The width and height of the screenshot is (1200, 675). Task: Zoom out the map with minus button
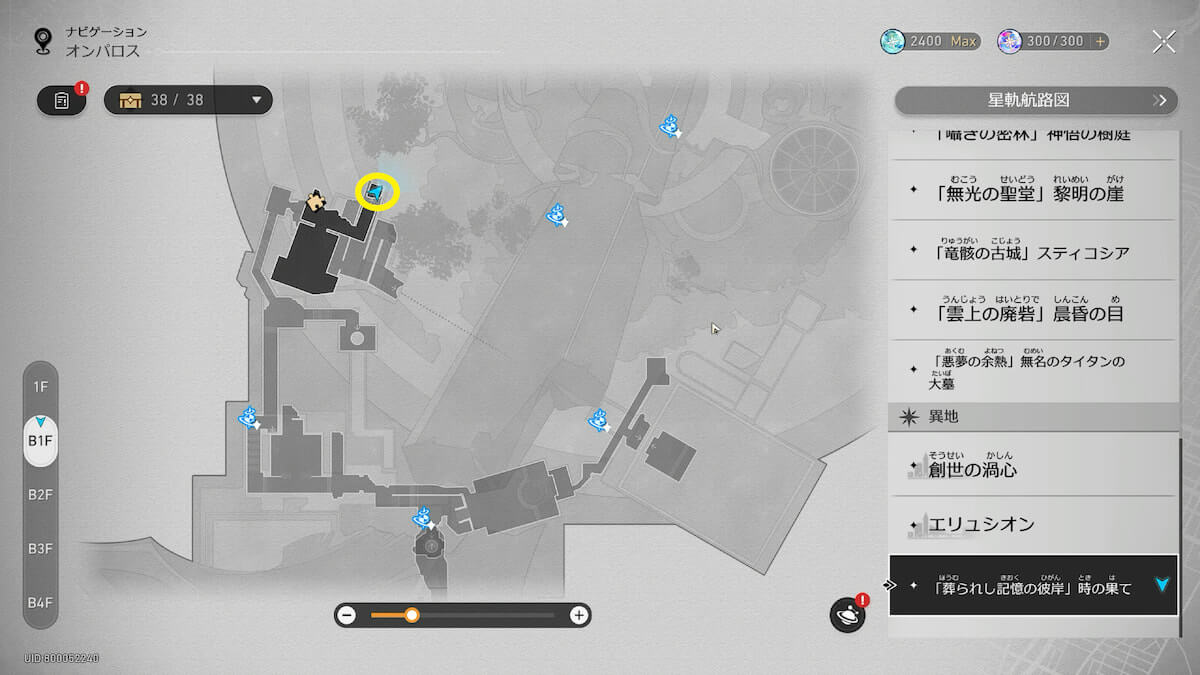pos(346,615)
